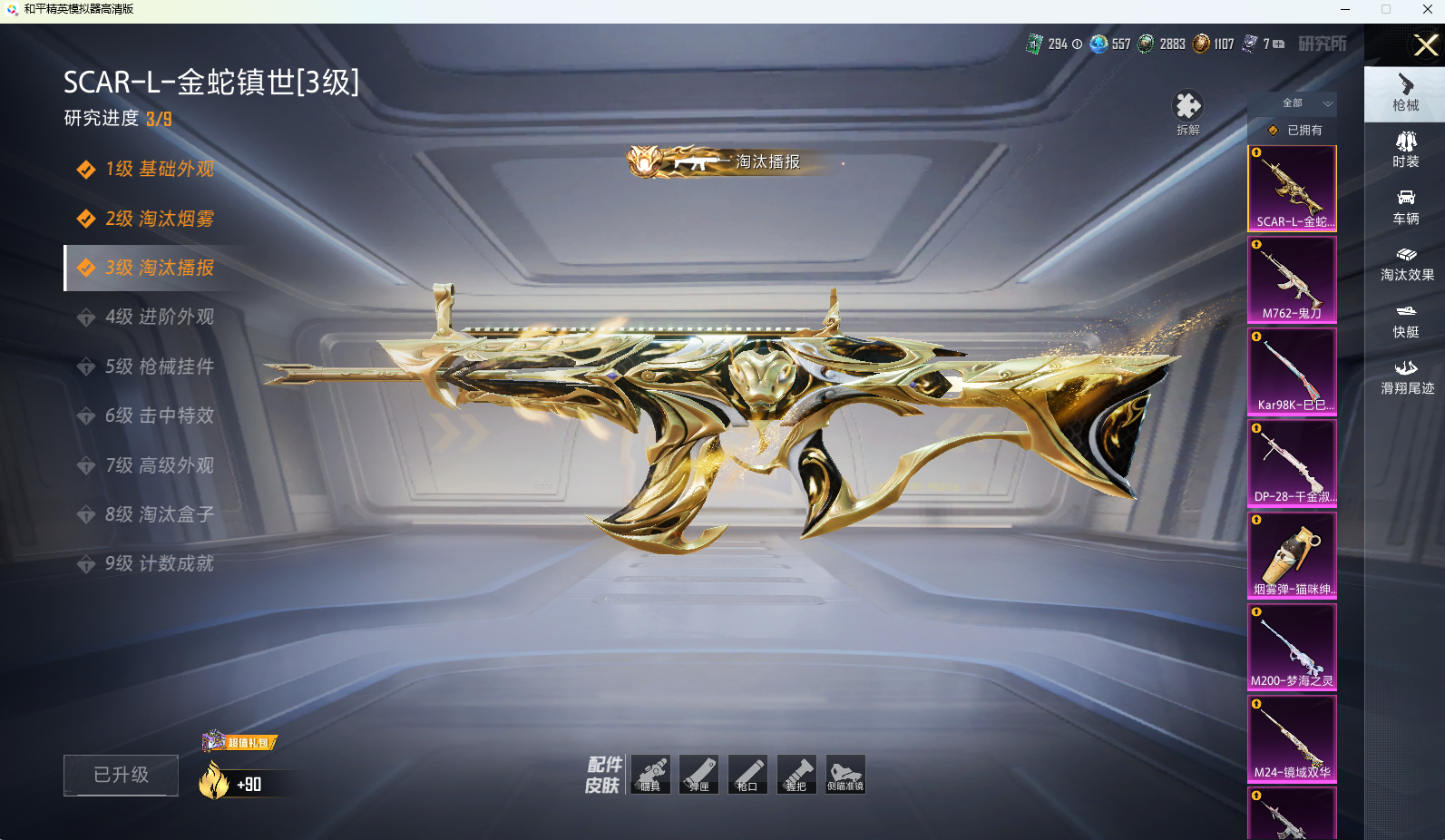The image size is (1445, 840).
Task: Close the weapon lab screen
Action: [x=1425, y=44]
